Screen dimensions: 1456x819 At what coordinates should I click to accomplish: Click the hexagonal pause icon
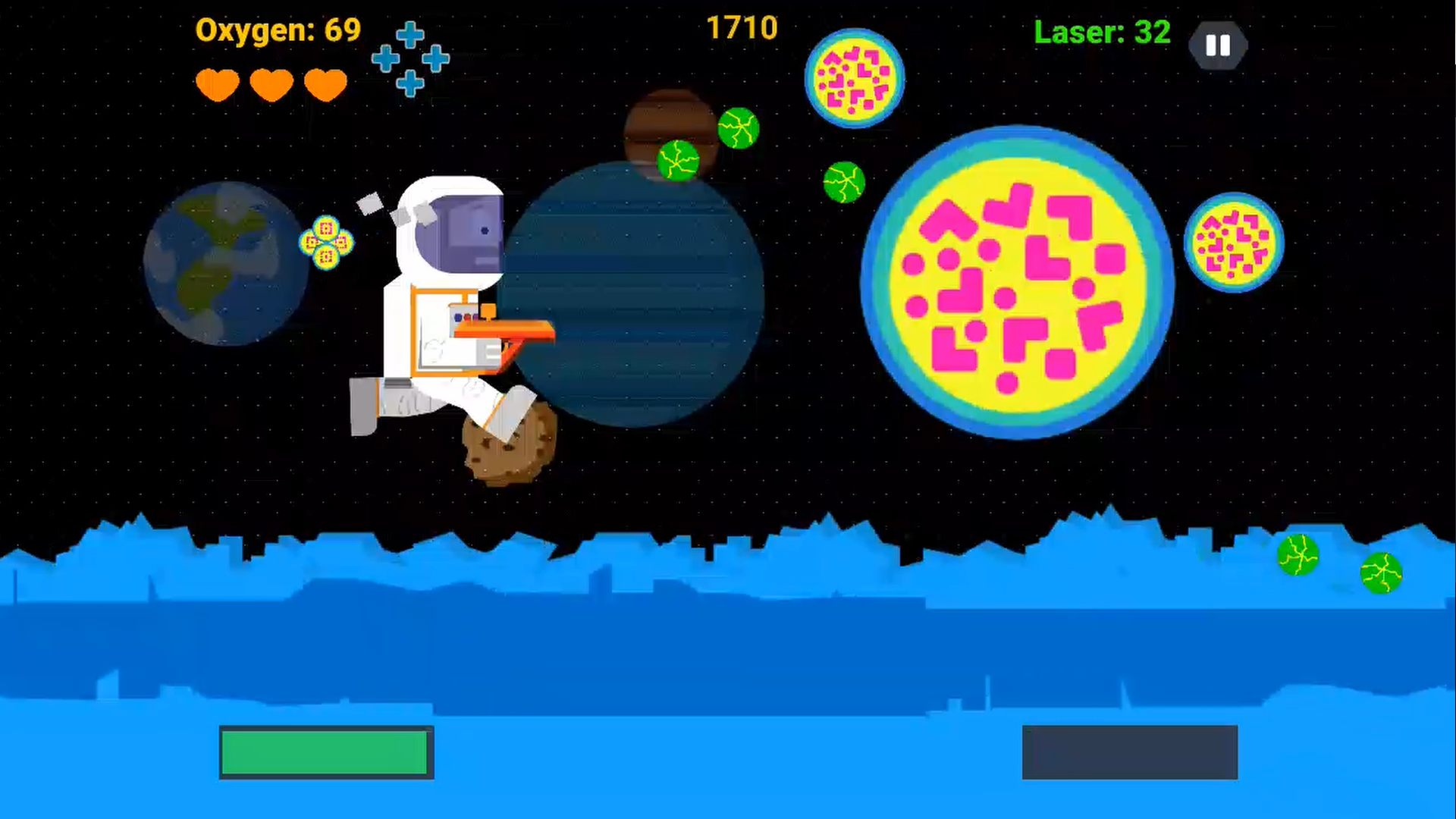tap(1218, 45)
